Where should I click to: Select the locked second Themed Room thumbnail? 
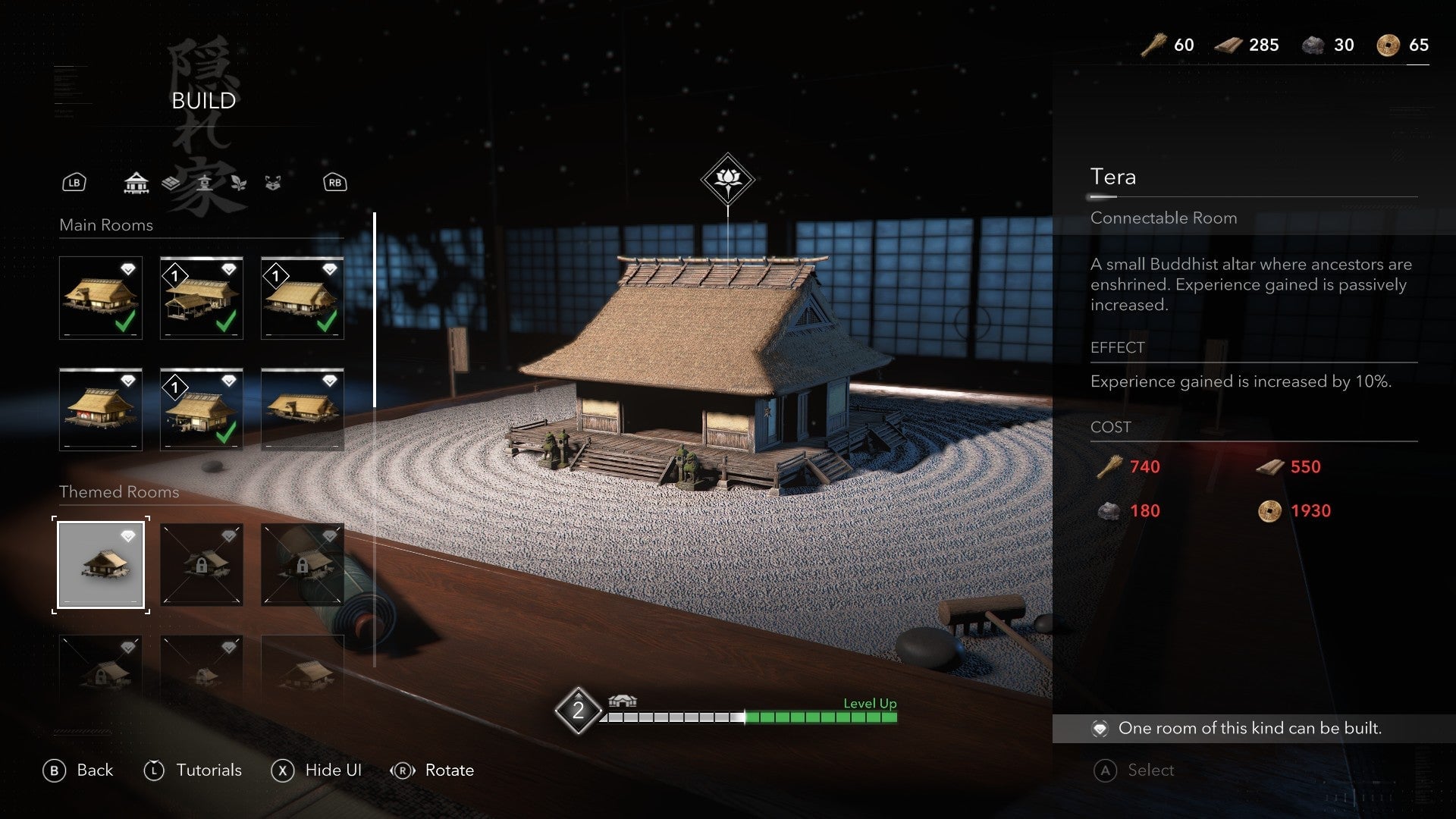tap(201, 564)
